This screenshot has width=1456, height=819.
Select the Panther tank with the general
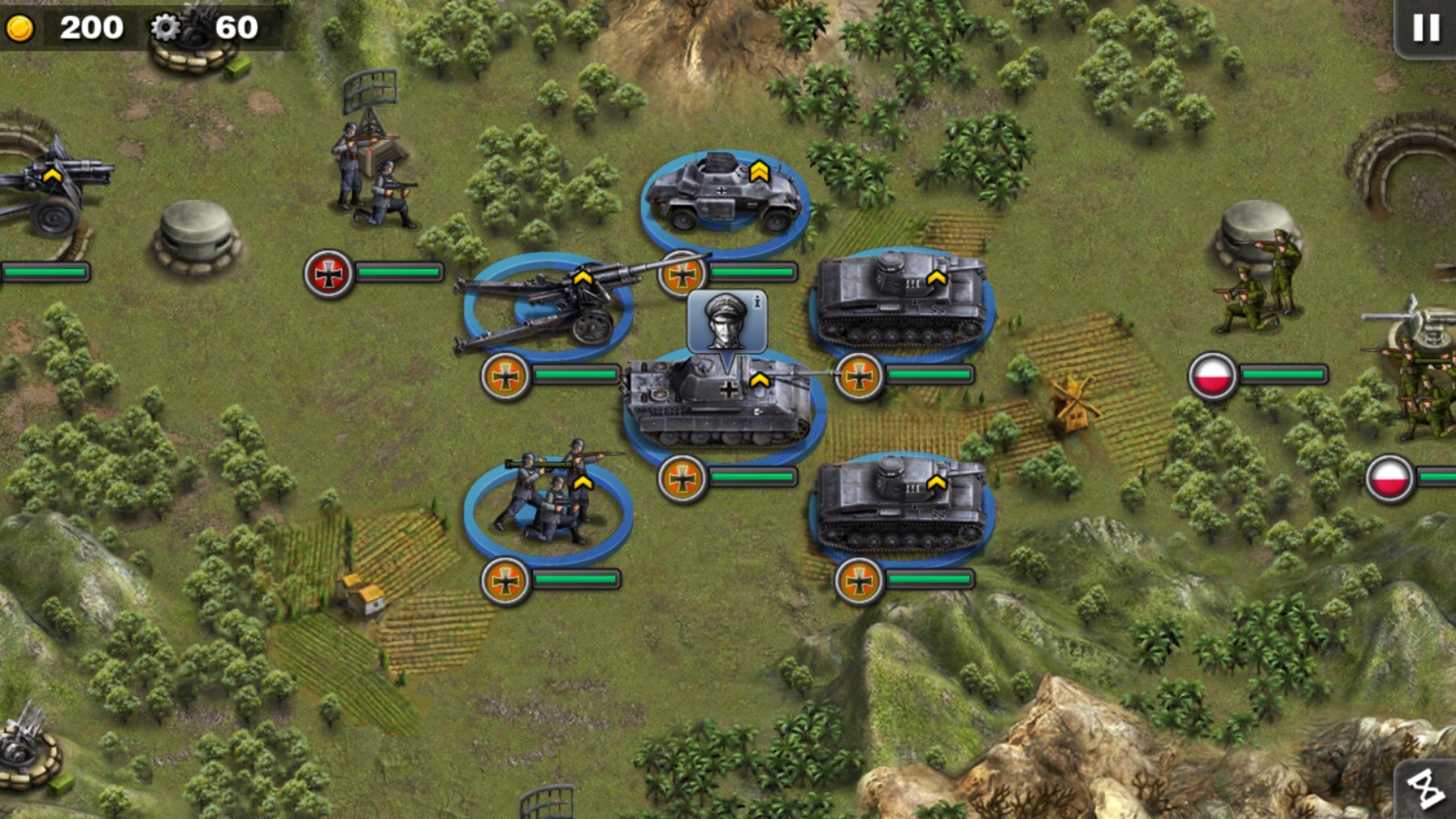click(x=722, y=404)
